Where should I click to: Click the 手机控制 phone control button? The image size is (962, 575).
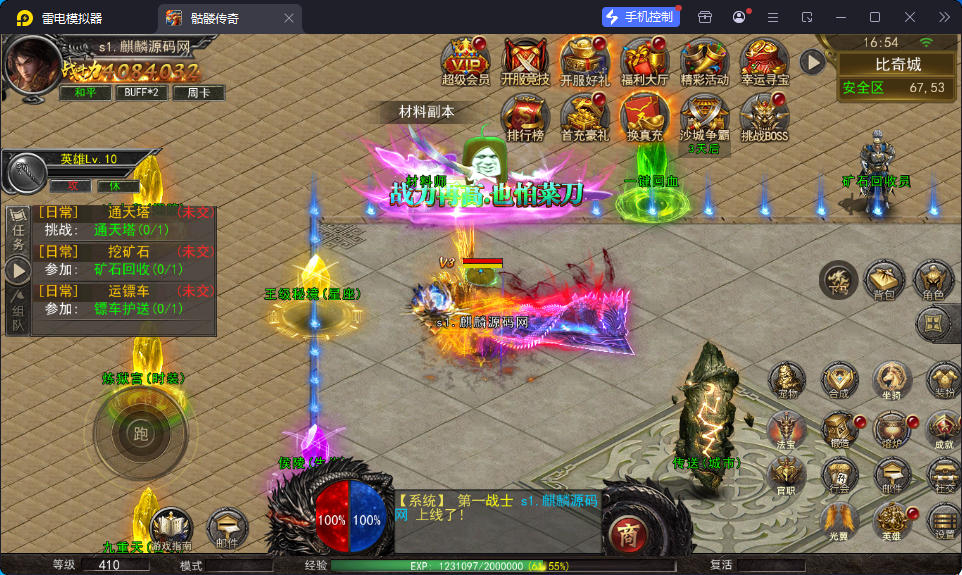click(x=641, y=17)
